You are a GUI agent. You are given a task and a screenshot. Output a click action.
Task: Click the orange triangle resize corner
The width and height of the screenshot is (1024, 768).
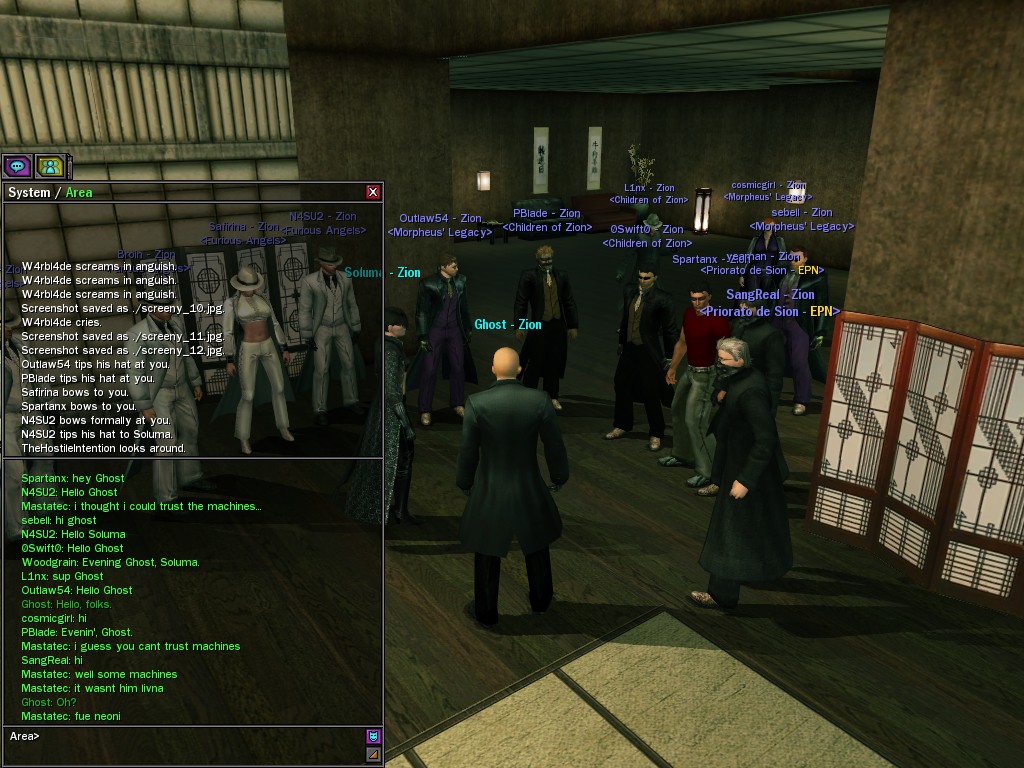tap(374, 754)
